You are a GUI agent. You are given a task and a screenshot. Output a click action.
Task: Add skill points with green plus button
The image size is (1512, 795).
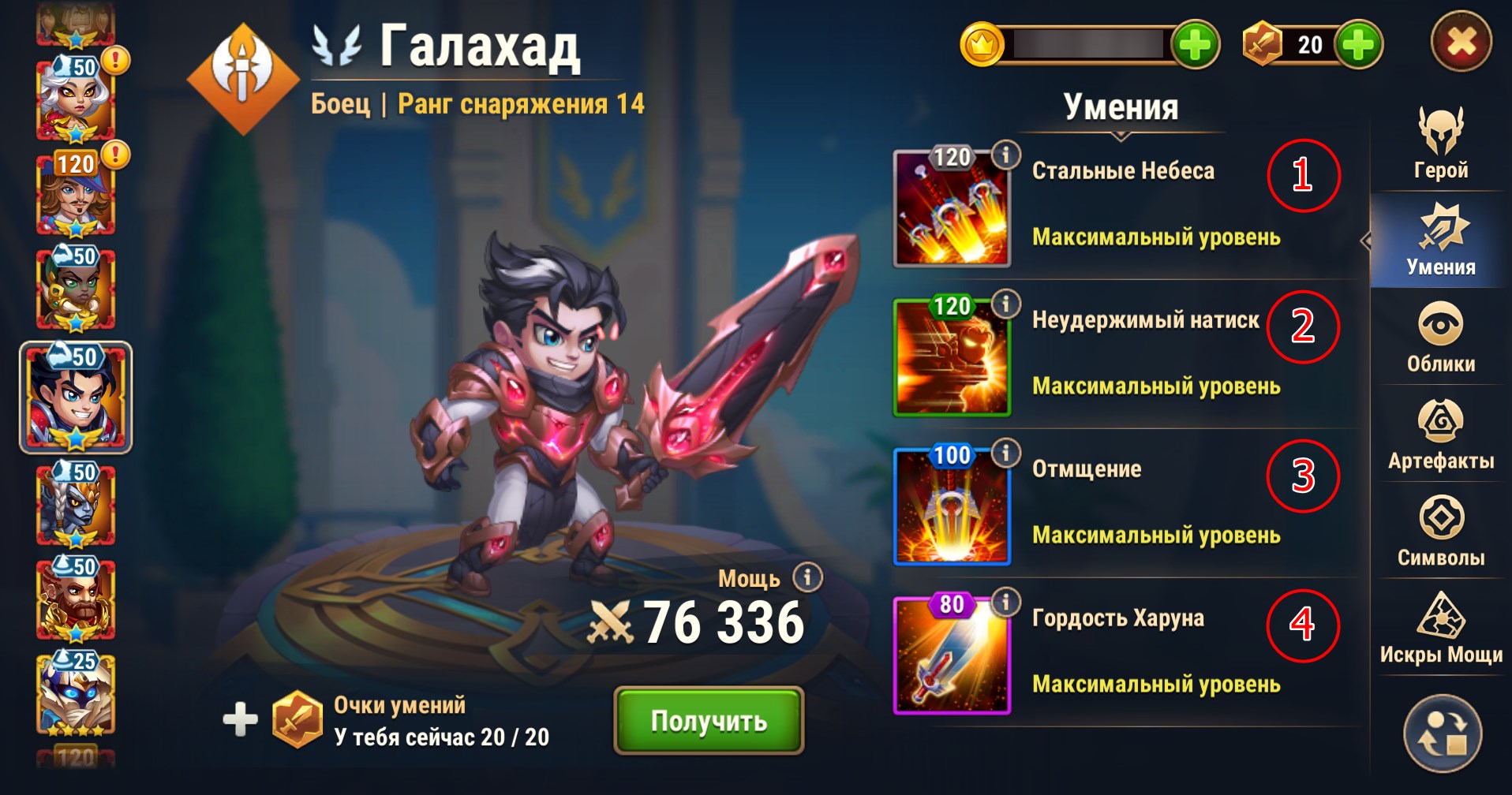(1358, 45)
